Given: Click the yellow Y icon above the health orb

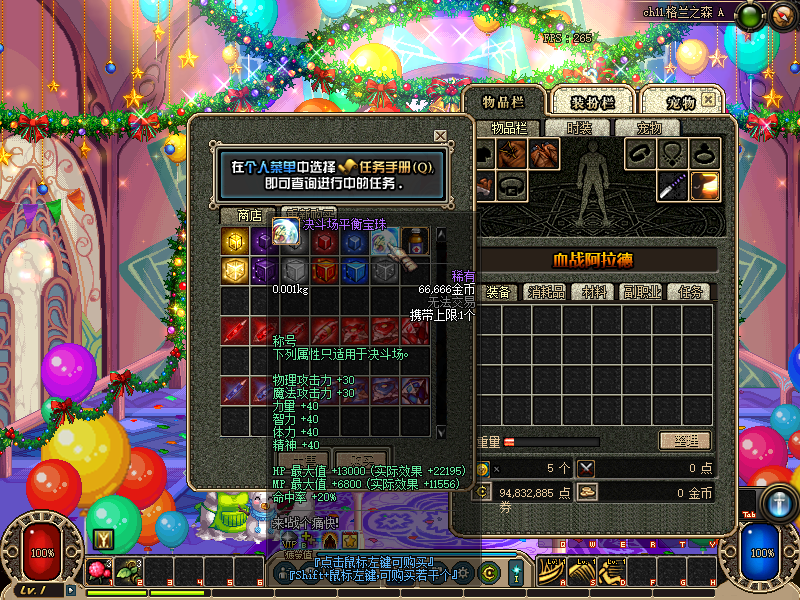Looking at the screenshot, I should [102, 538].
